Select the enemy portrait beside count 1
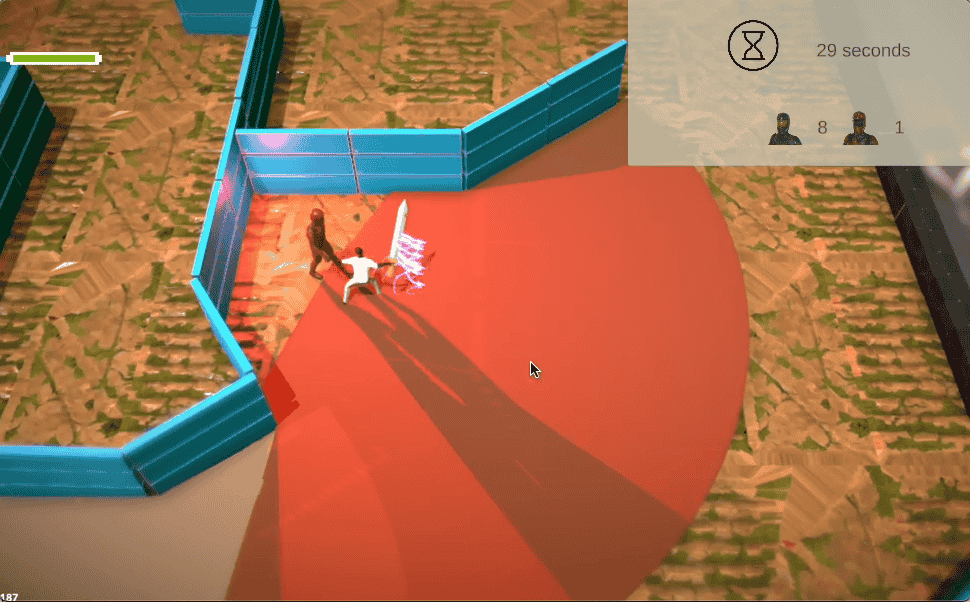The height and width of the screenshot is (602, 970). 860,129
